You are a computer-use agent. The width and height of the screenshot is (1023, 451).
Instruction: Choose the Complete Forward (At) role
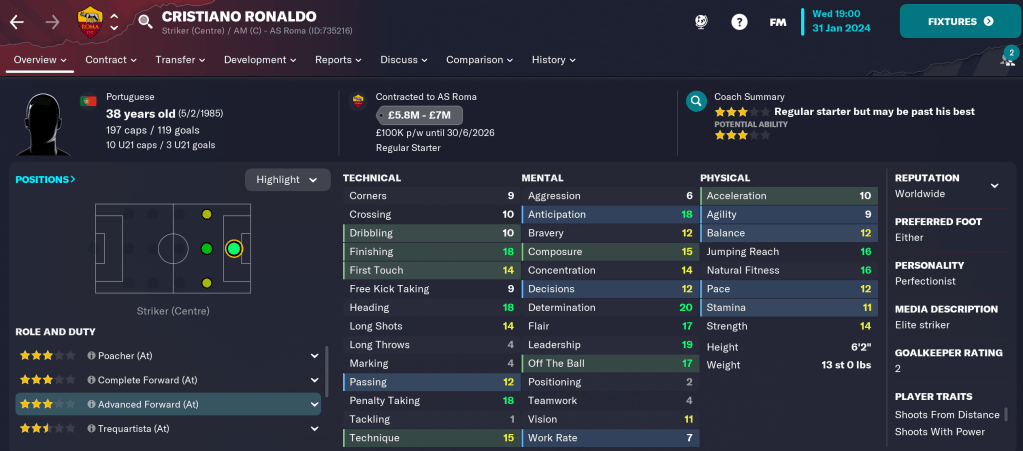click(143, 380)
